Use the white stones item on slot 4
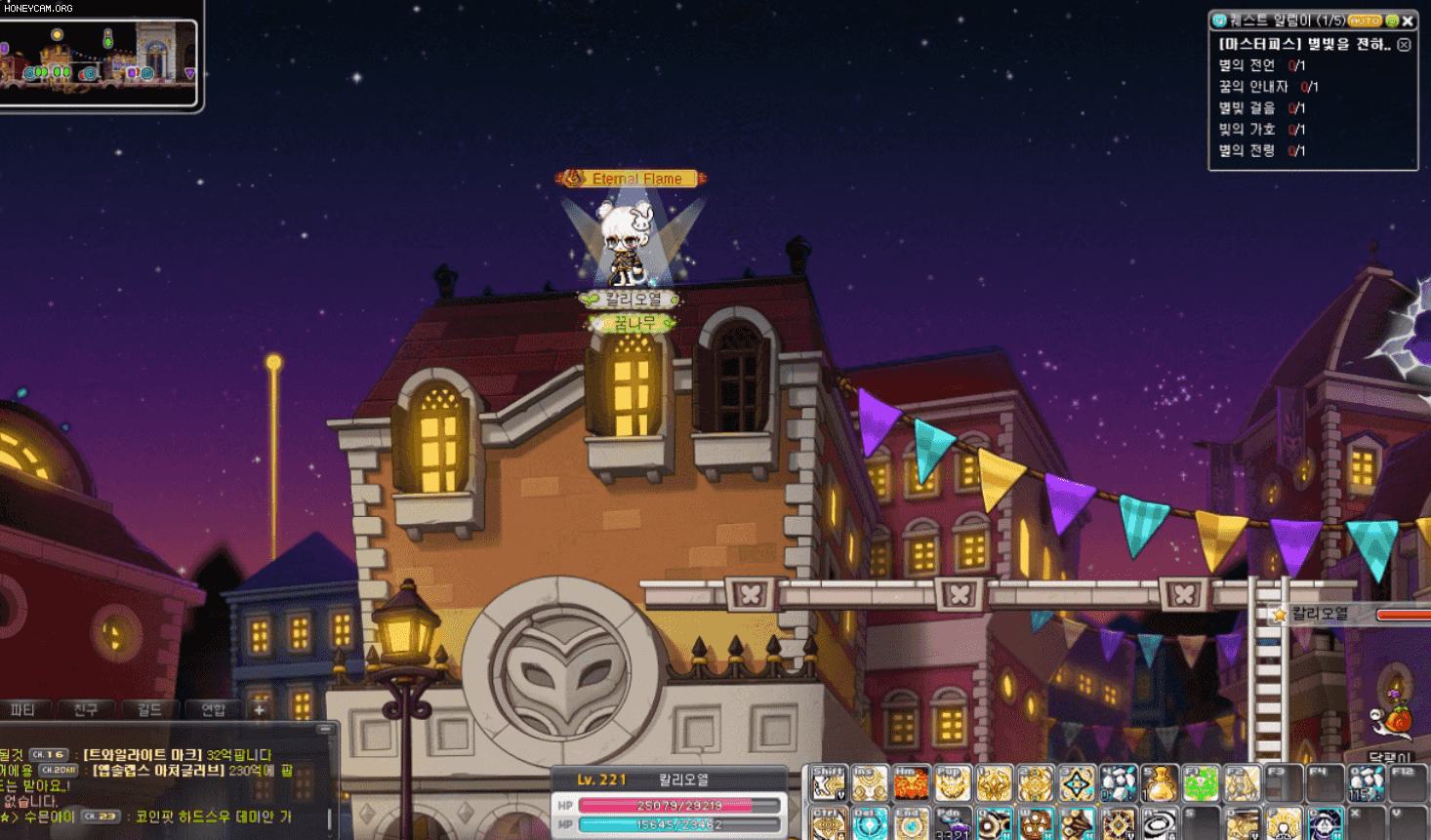 (x=1119, y=783)
